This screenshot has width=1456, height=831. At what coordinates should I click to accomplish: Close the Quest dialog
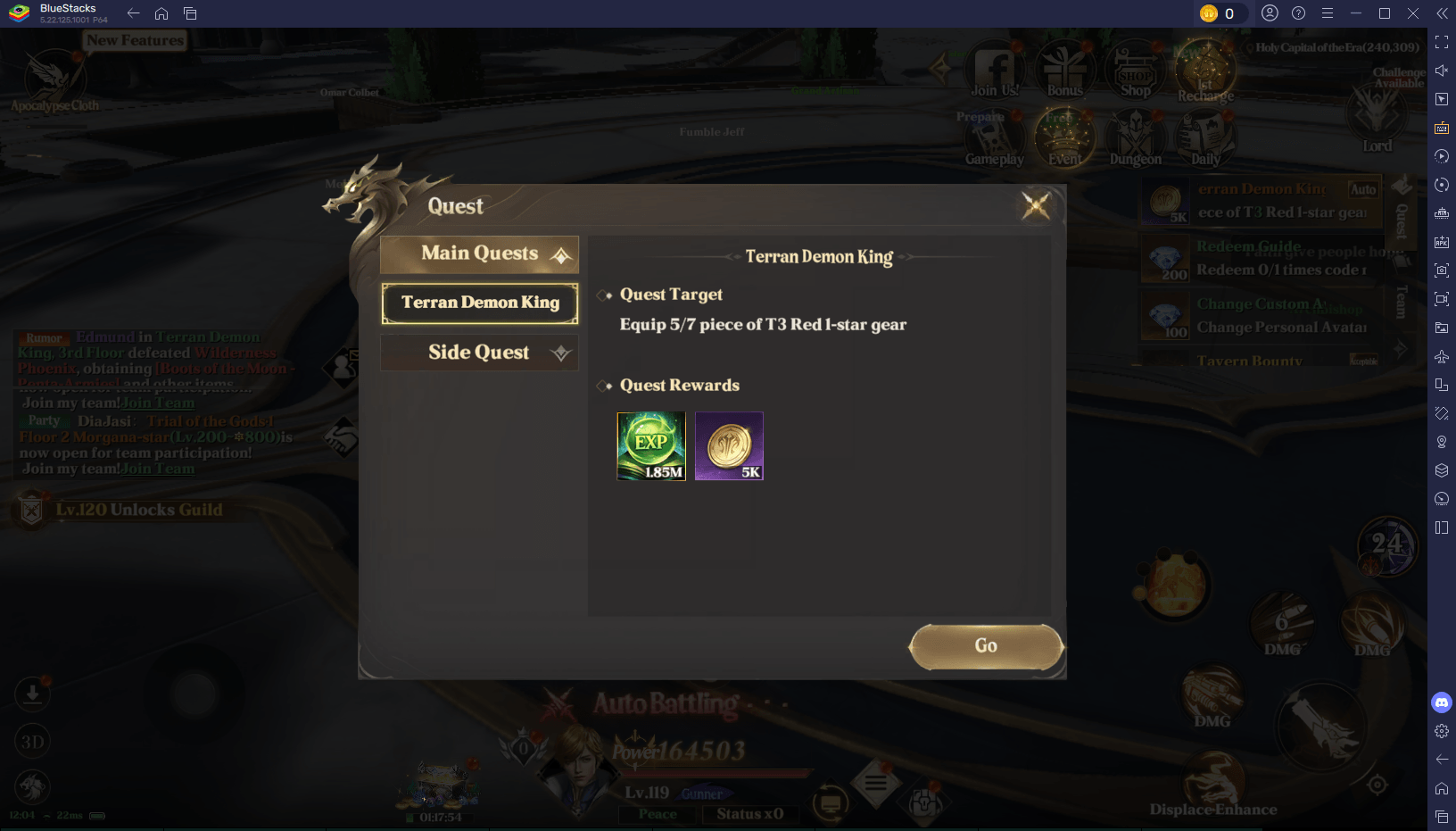click(1036, 205)
